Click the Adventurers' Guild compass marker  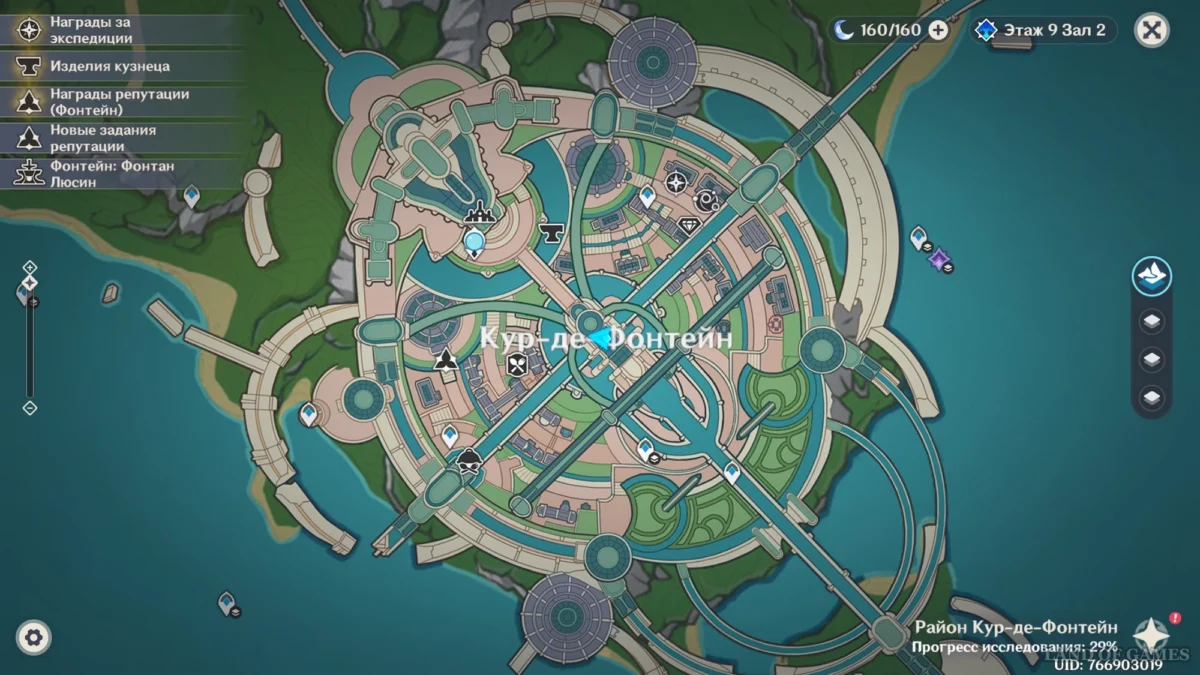click(676, 182)
